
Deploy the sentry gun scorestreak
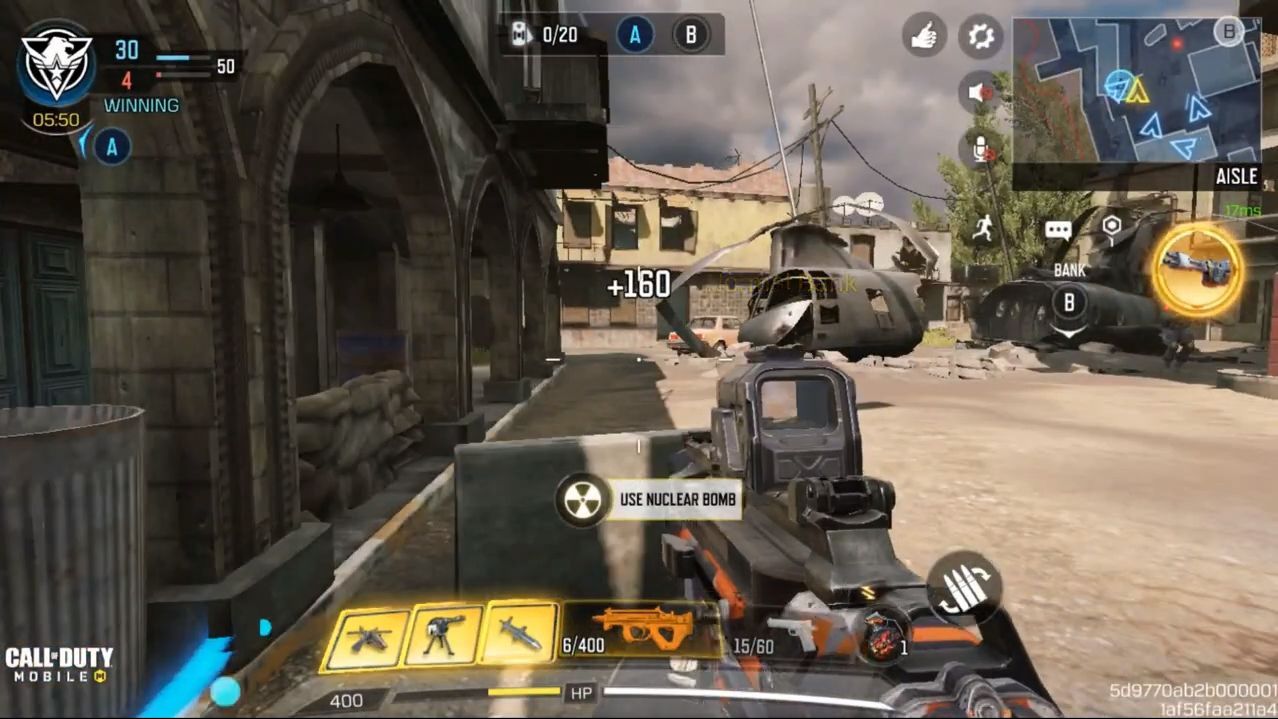(x=443, y=635)
